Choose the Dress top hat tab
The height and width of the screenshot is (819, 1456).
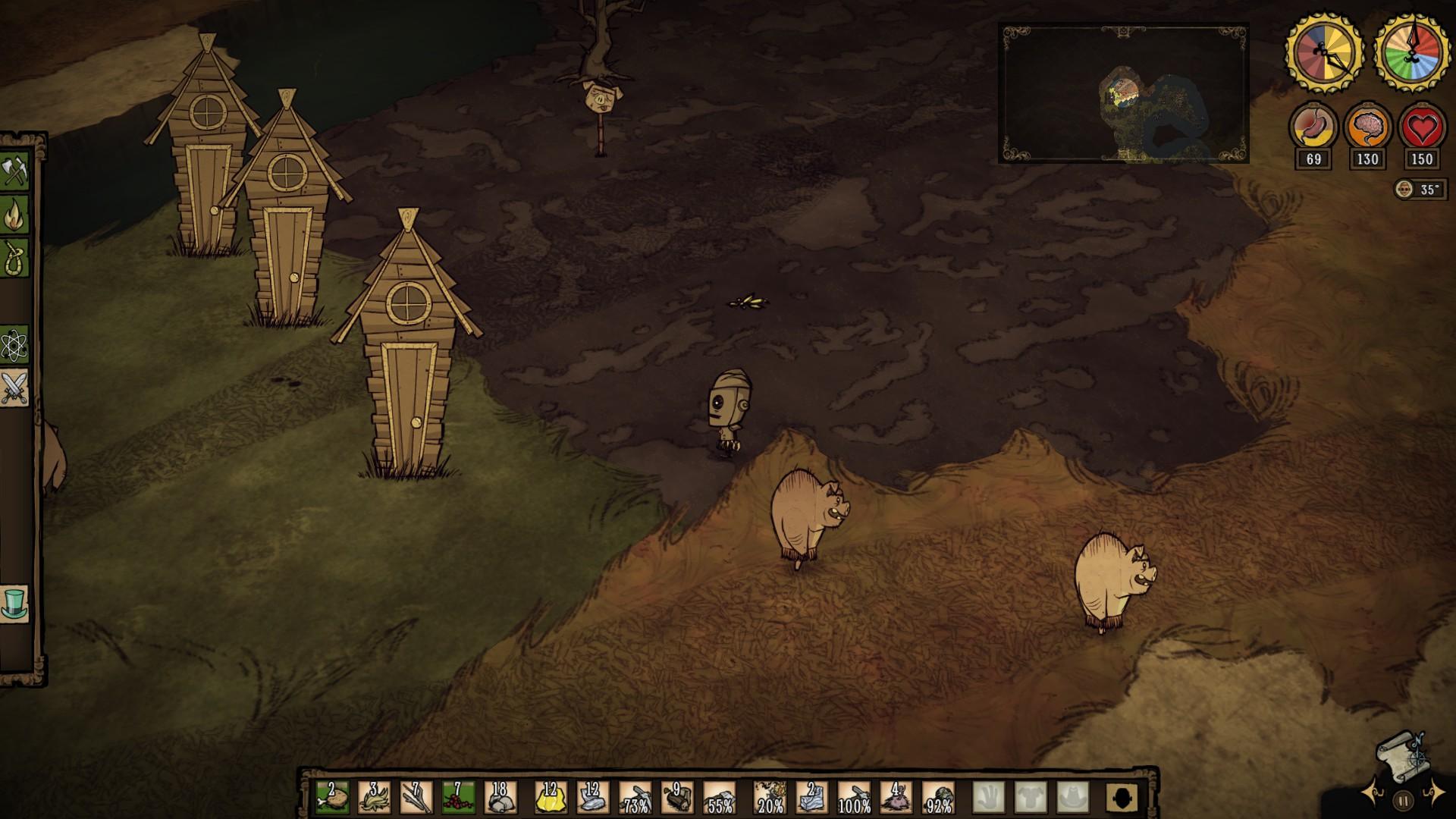coord(14,604)
